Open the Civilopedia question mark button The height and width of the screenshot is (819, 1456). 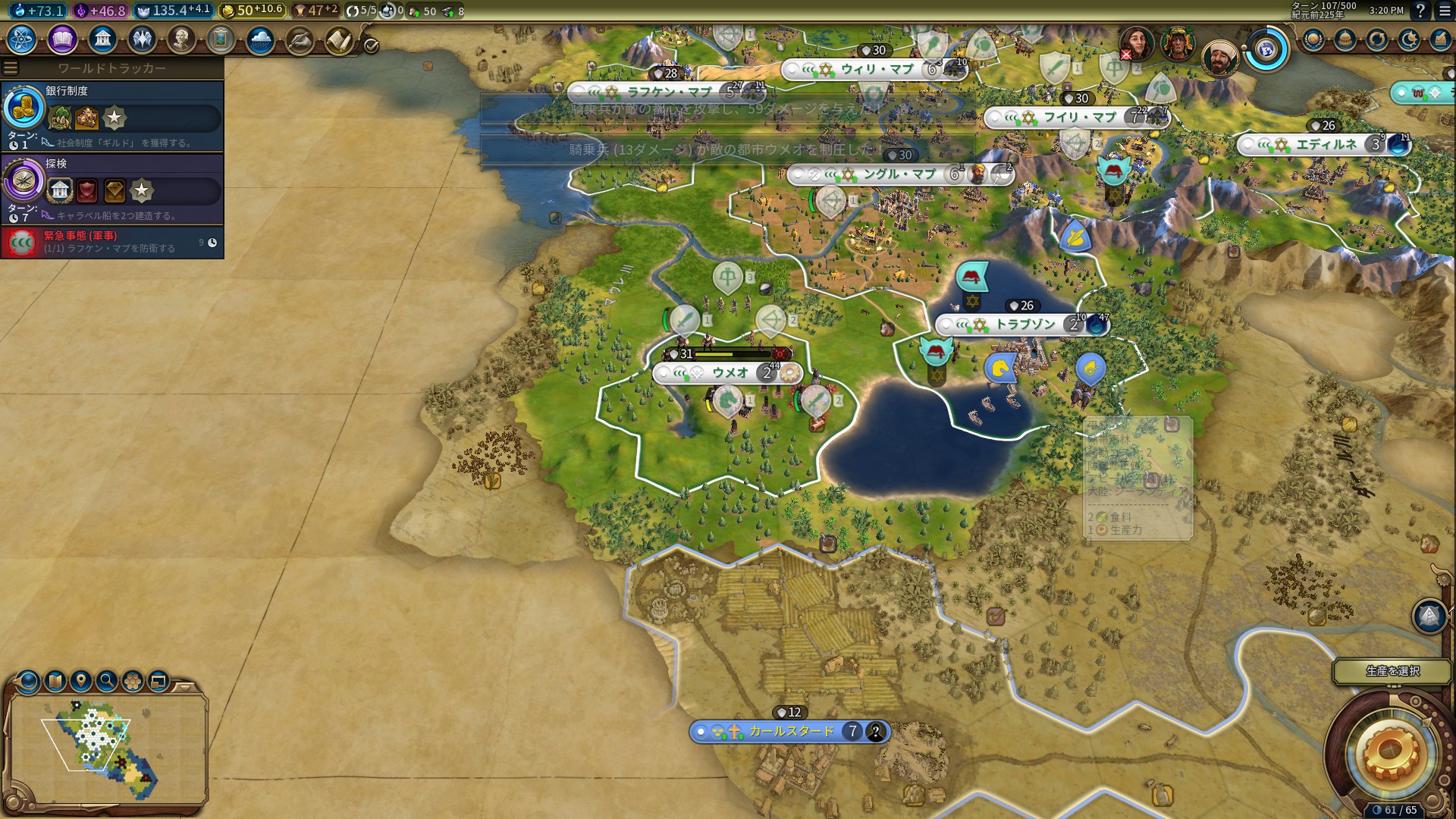pos(1420,11)
